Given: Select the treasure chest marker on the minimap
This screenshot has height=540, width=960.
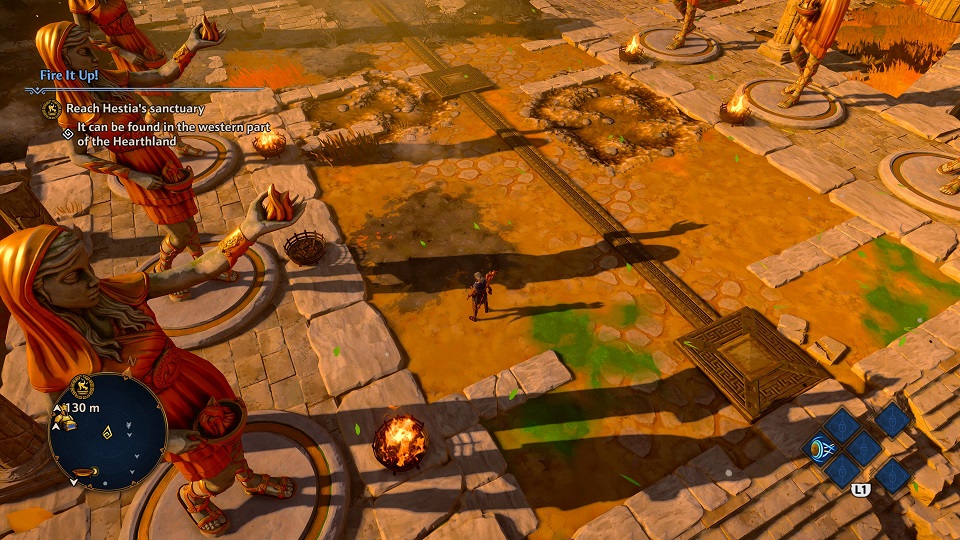Looking at the screenshot, I should click(x=67, y=424).
